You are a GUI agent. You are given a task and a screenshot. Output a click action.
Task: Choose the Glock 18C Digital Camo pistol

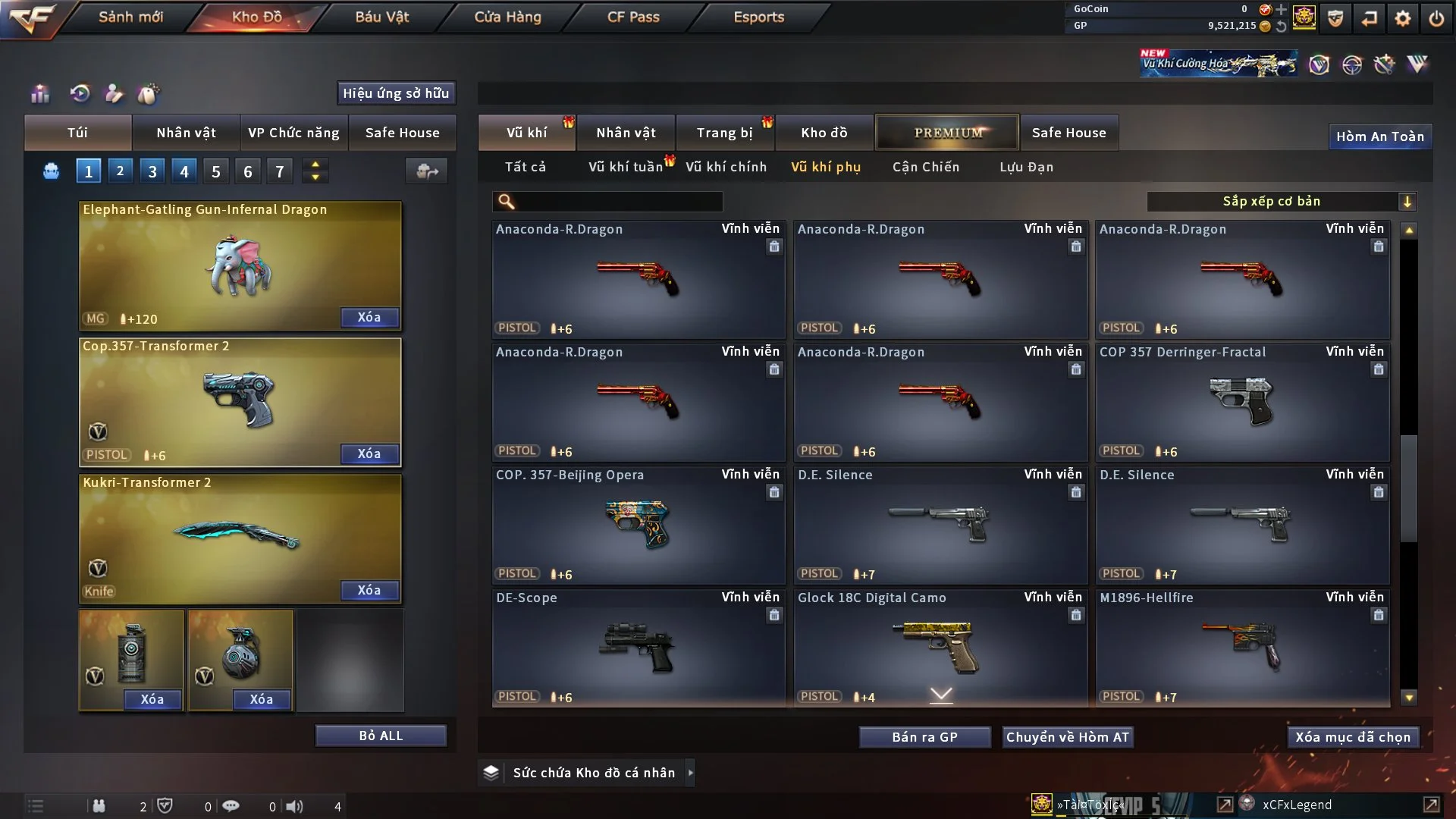(x=940, y=648)
